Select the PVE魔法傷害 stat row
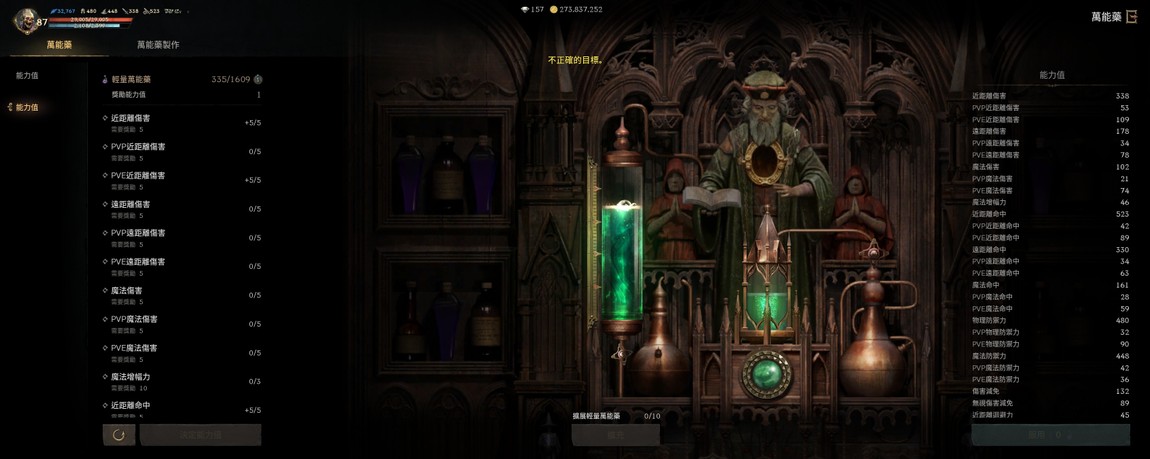1150x459 pixels. pyautogui.click(x=181, y=353)
